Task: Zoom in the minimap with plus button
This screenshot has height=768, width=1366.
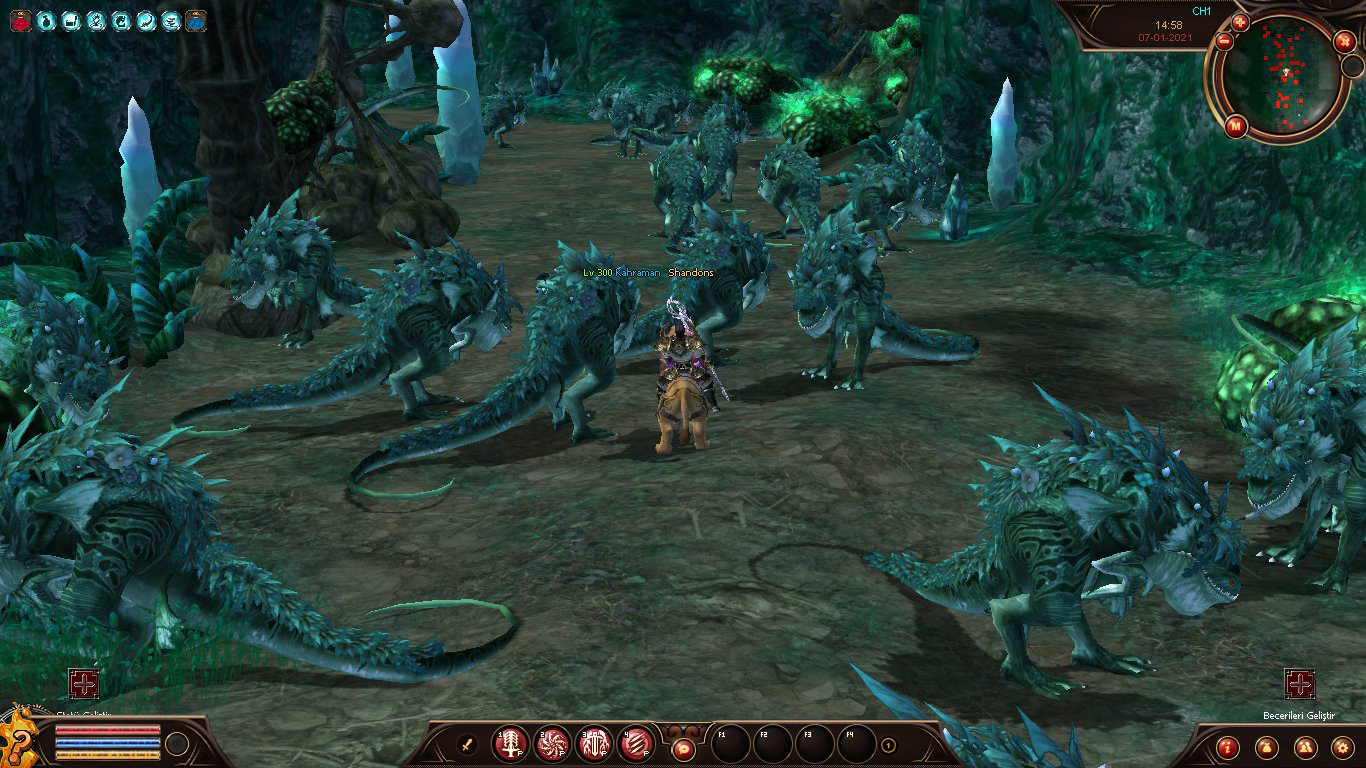Action: point(1240,22)
